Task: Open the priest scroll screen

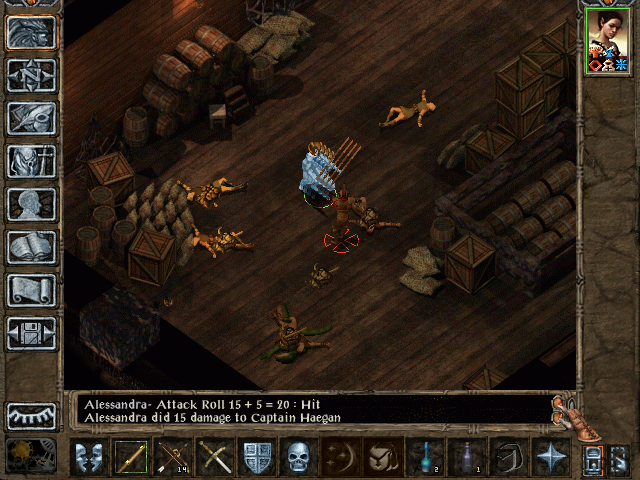Action: pyautogui.click(x=31, y=290)
